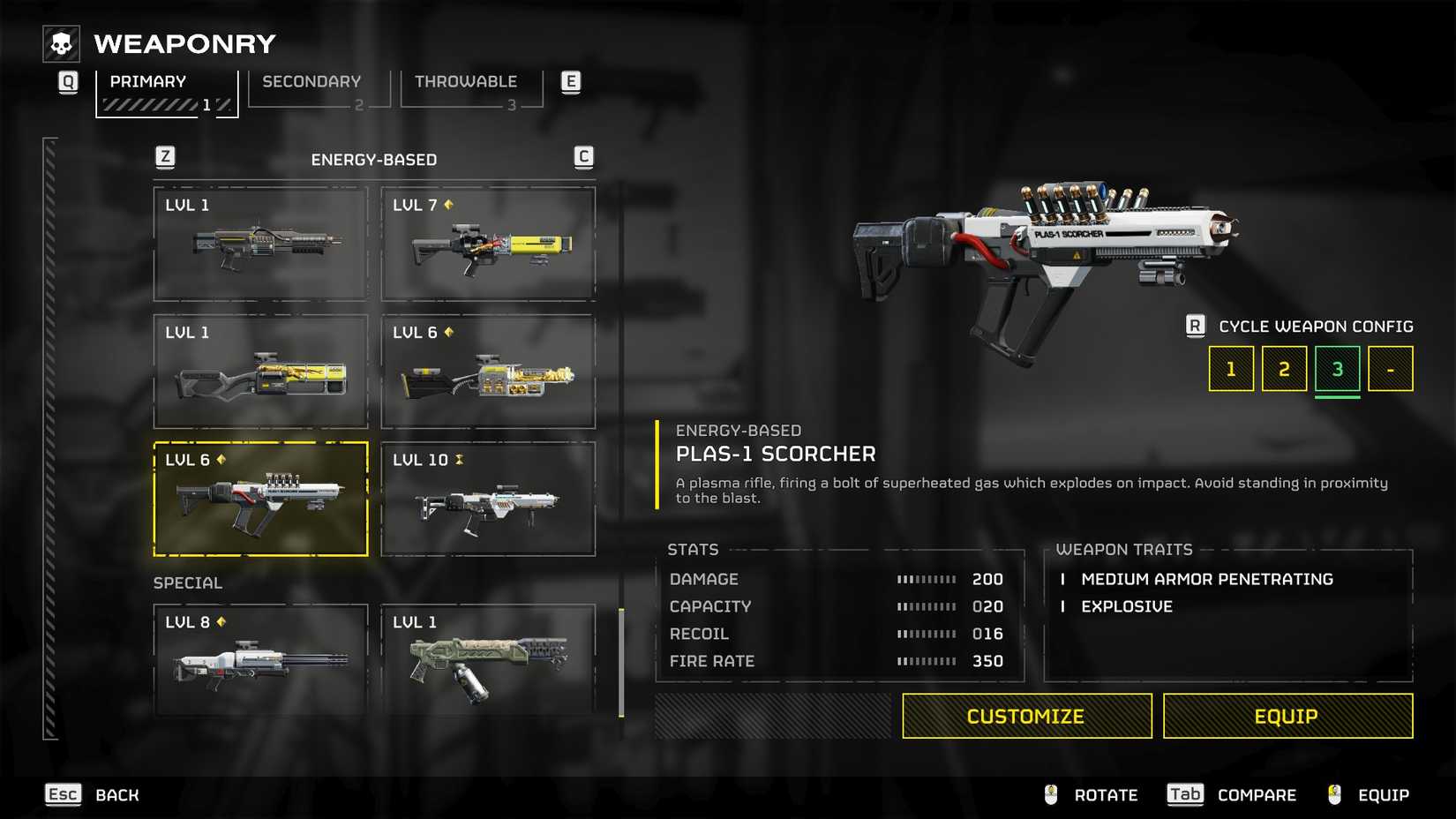Equip the selected weapon with yellow Equip button
The width and height of the screenshot is (1456, 819).
(1287, 716)
